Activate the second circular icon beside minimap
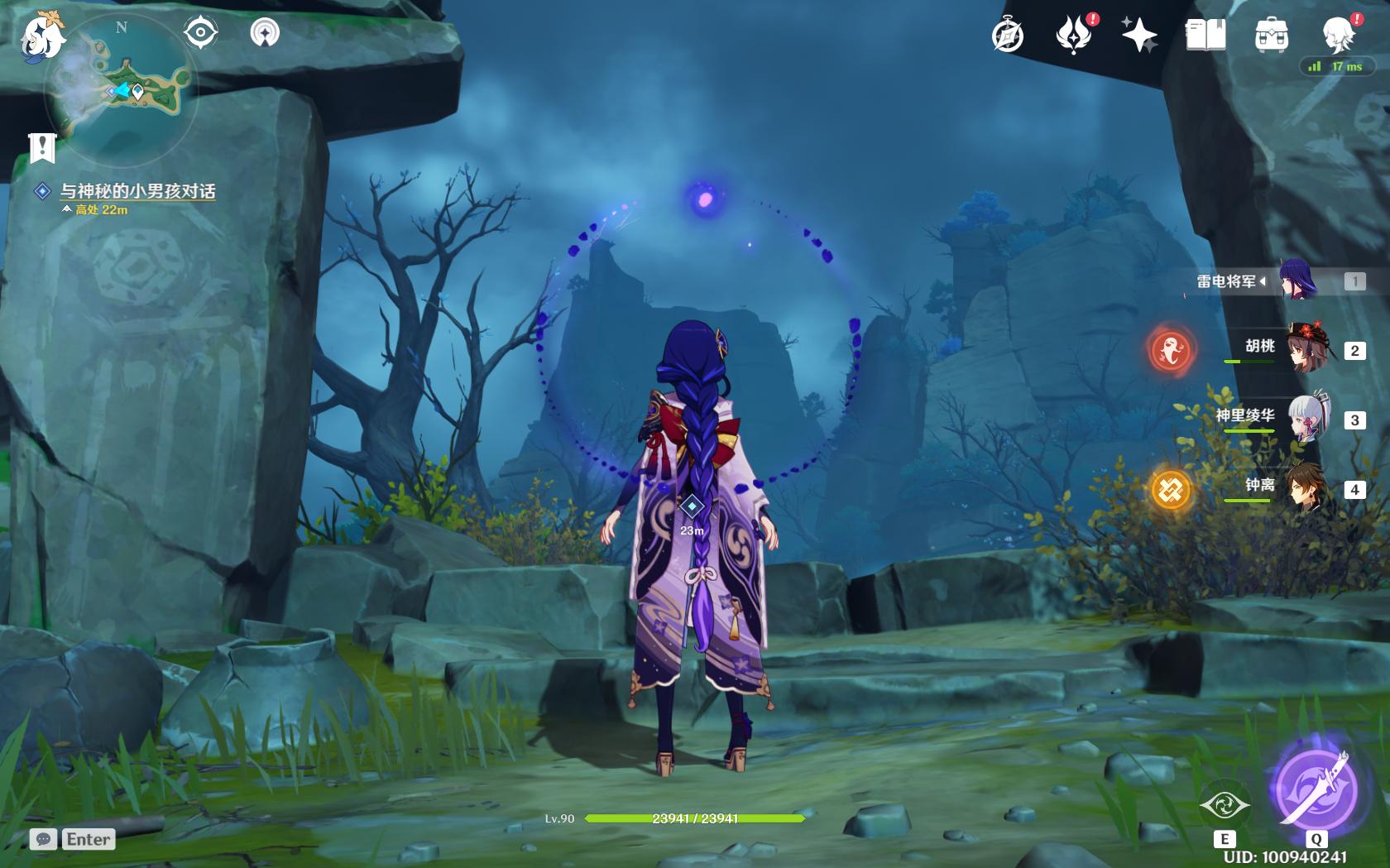Screen dimensions: 1390x868 (x=265, y=33)
